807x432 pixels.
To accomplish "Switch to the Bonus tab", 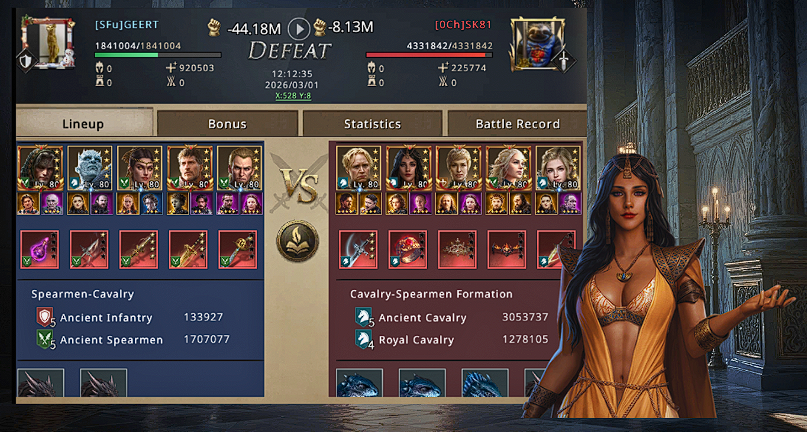I will point(227,124).
